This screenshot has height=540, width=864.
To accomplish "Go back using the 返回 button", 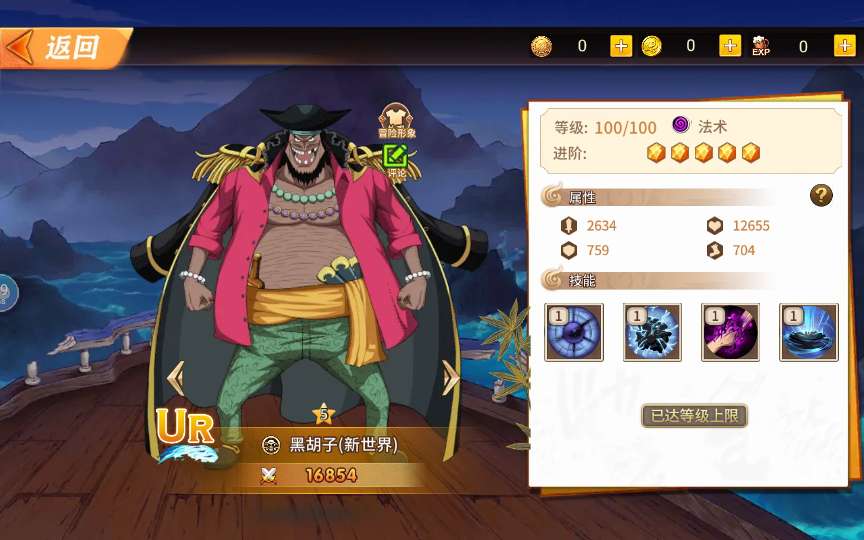I will (x=62, y=47).
